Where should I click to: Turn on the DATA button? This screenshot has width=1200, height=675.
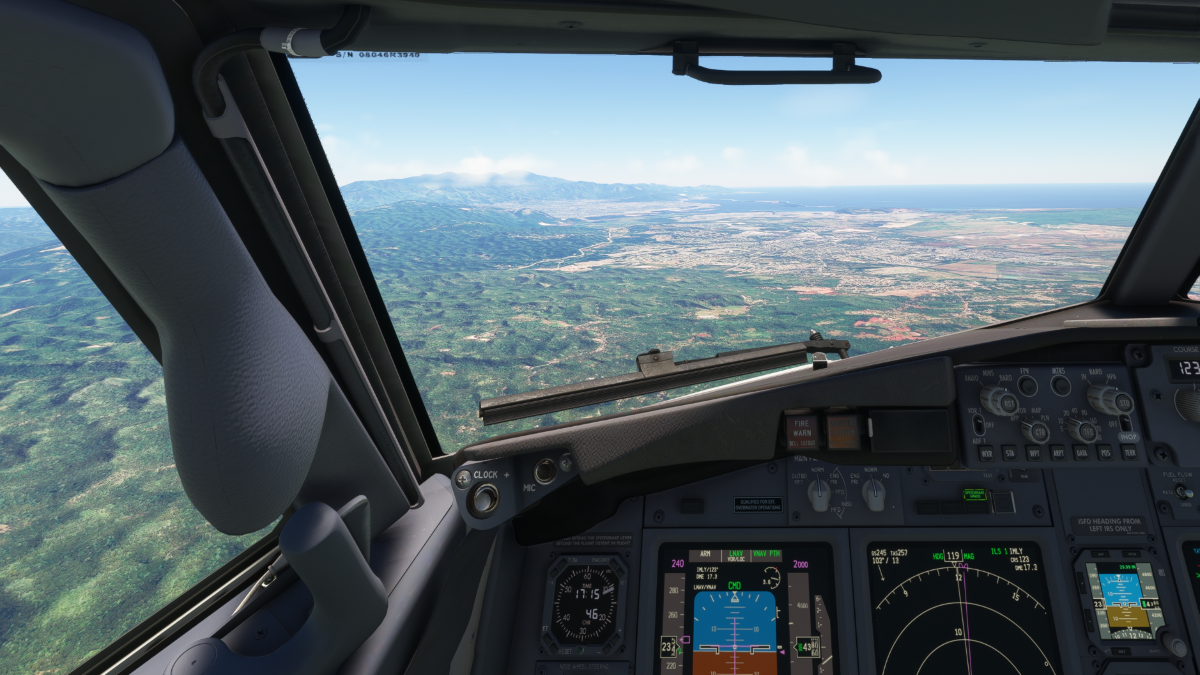[1081, 453]
